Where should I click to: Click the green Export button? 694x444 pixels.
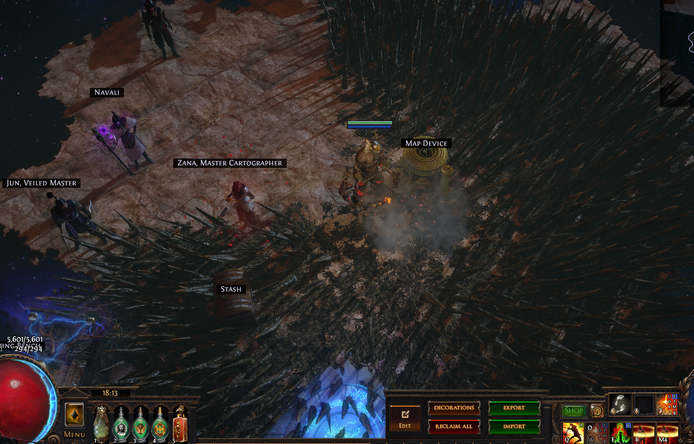514,408
